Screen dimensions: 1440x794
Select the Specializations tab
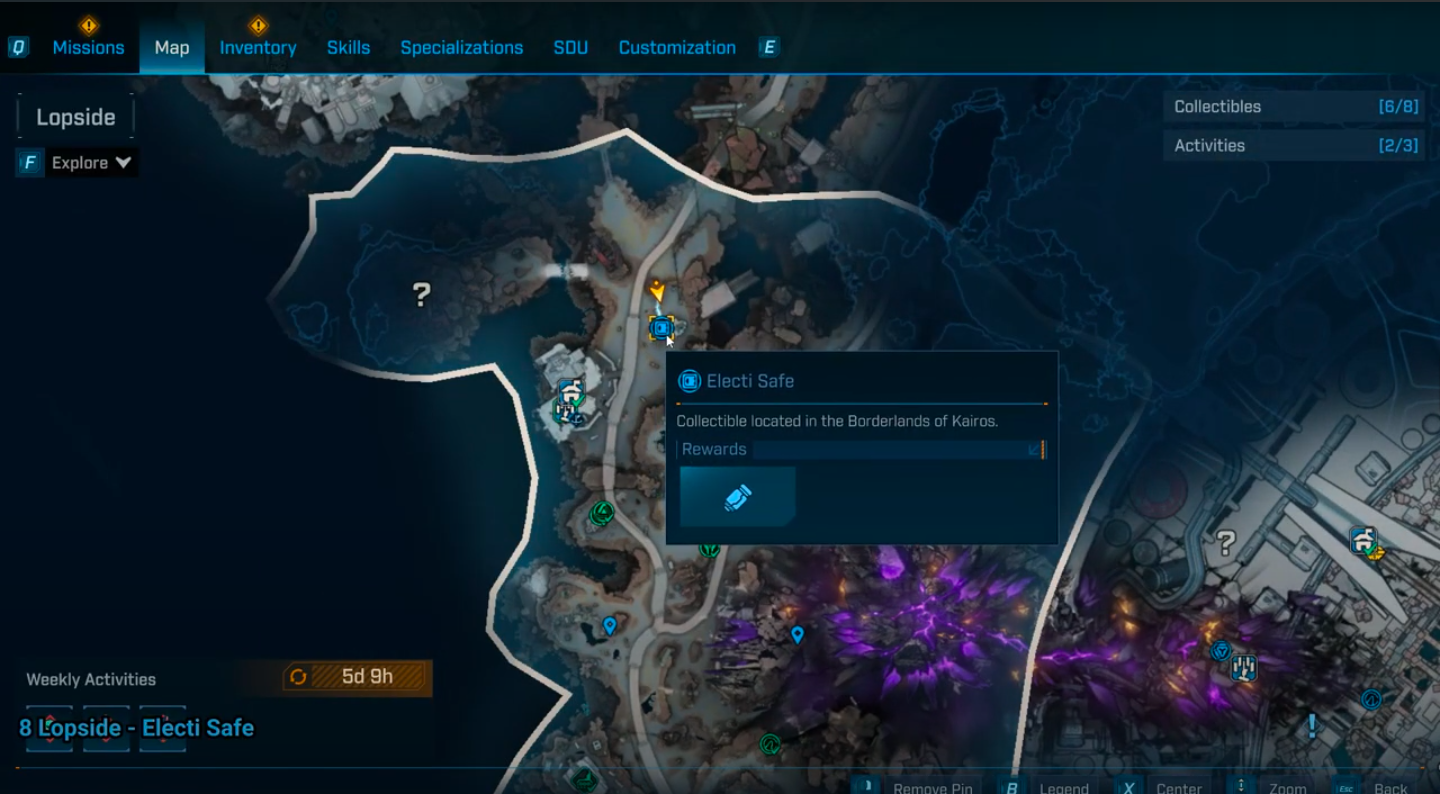coord(461,47)
